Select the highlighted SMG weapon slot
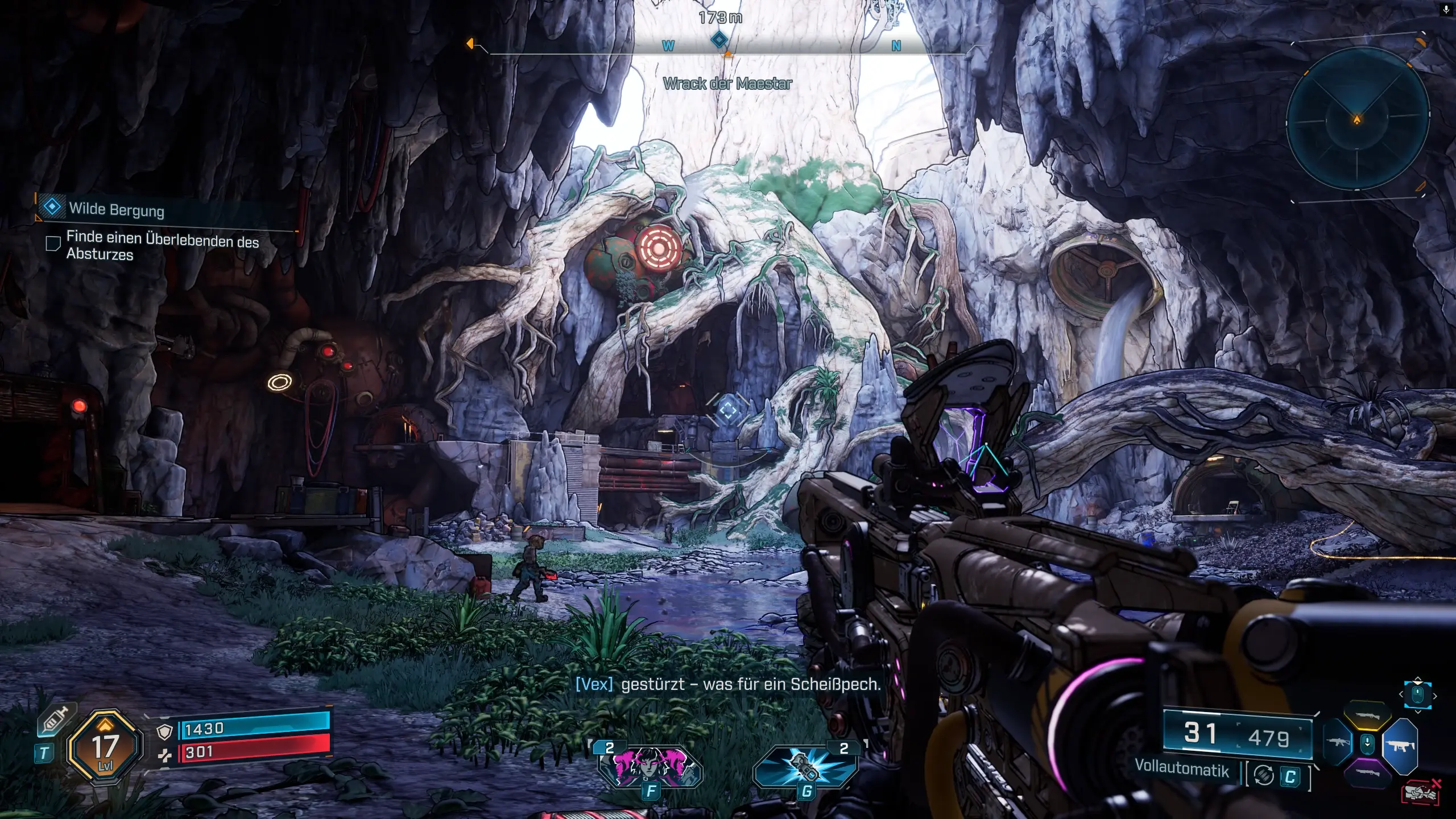Image resolution: width=1456 pixels, height=819 pixels. pyautogui.click(x=1400, y=745)
